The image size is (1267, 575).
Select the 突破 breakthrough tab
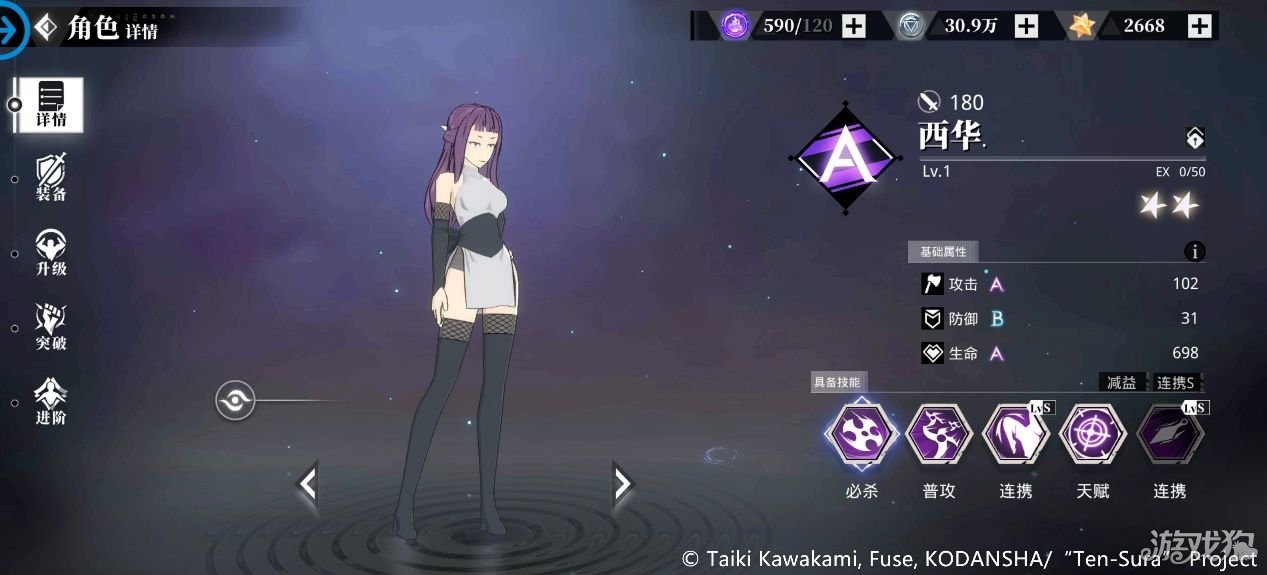coord(51,328)
